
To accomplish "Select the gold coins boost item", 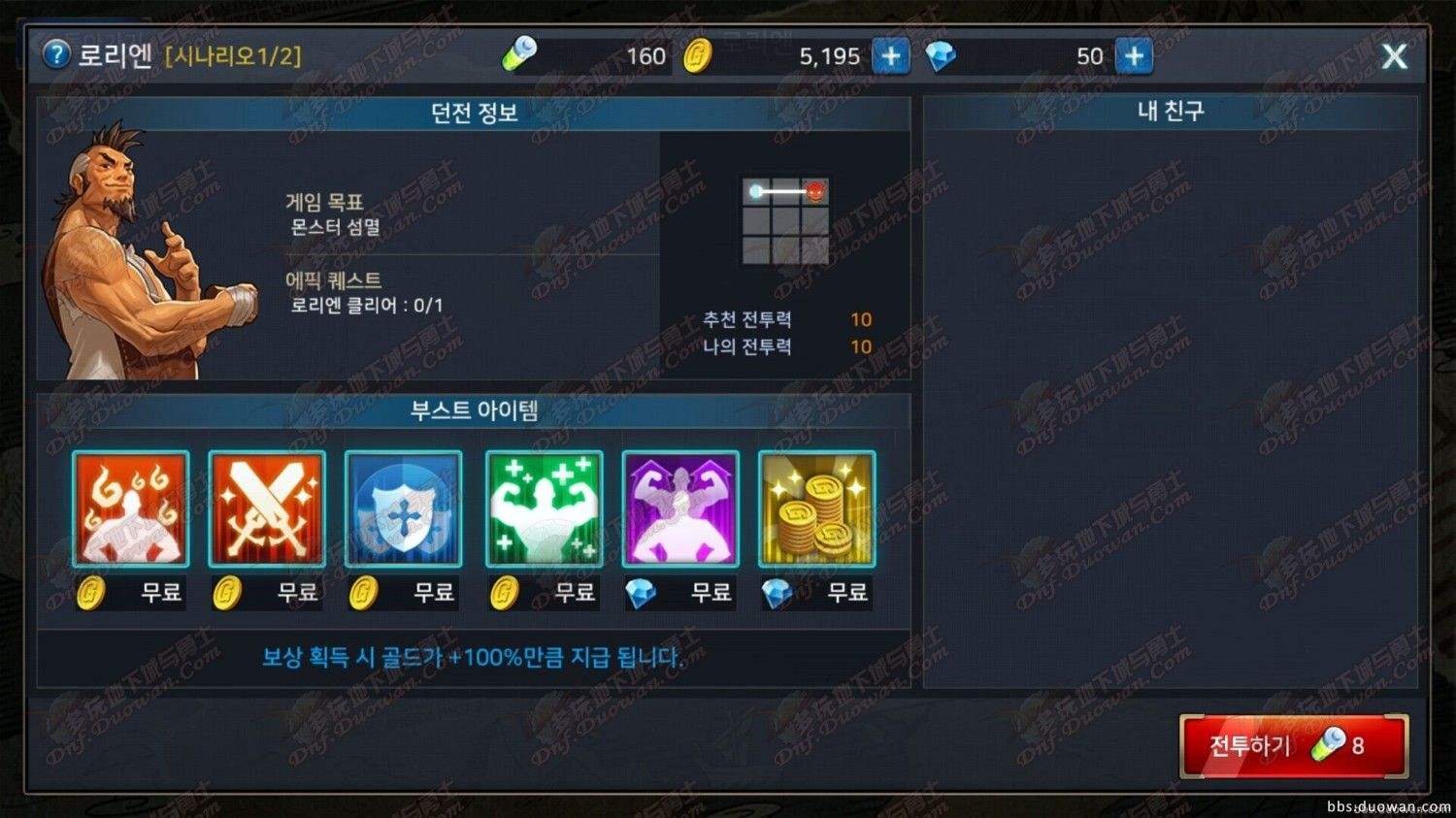I will (816, 509).
